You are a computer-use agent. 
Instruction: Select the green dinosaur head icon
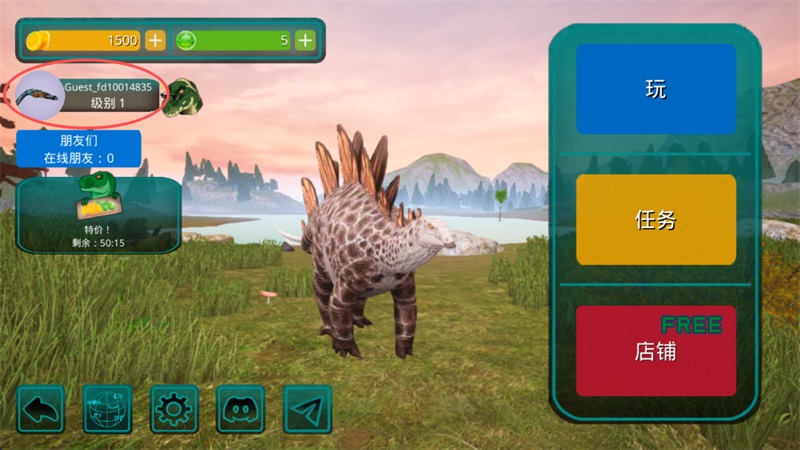(184, 97)
